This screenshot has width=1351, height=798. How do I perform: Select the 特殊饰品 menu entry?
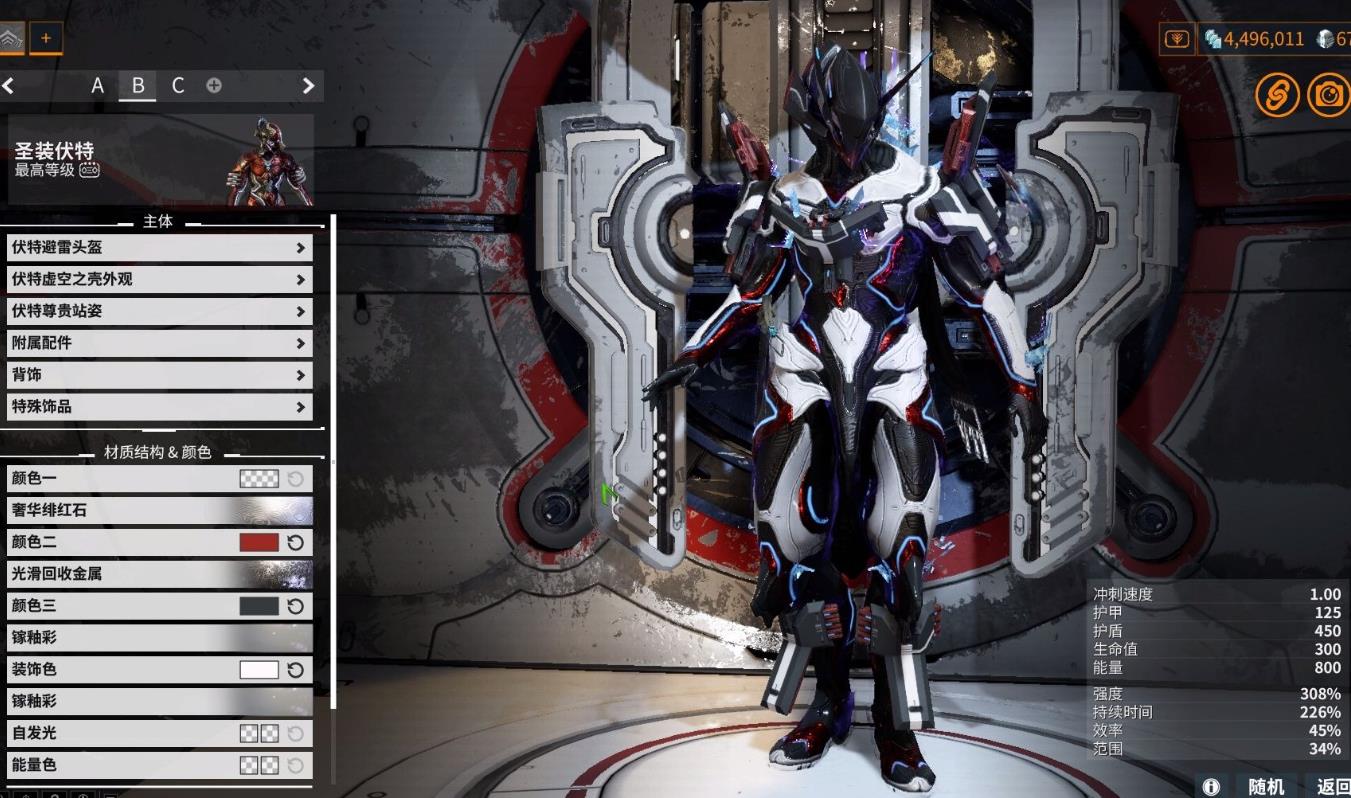coord(159,407)
